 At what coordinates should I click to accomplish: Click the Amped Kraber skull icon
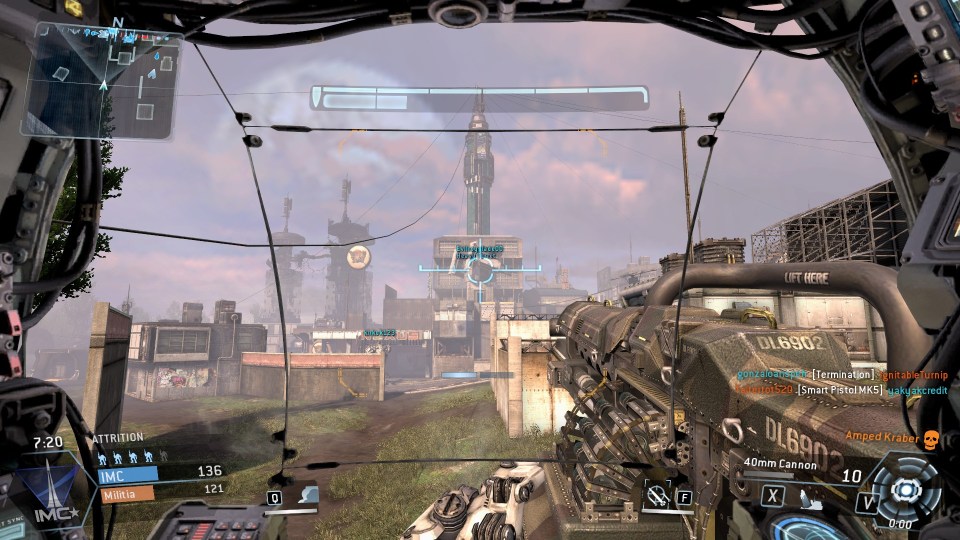(x=930, y=438)
